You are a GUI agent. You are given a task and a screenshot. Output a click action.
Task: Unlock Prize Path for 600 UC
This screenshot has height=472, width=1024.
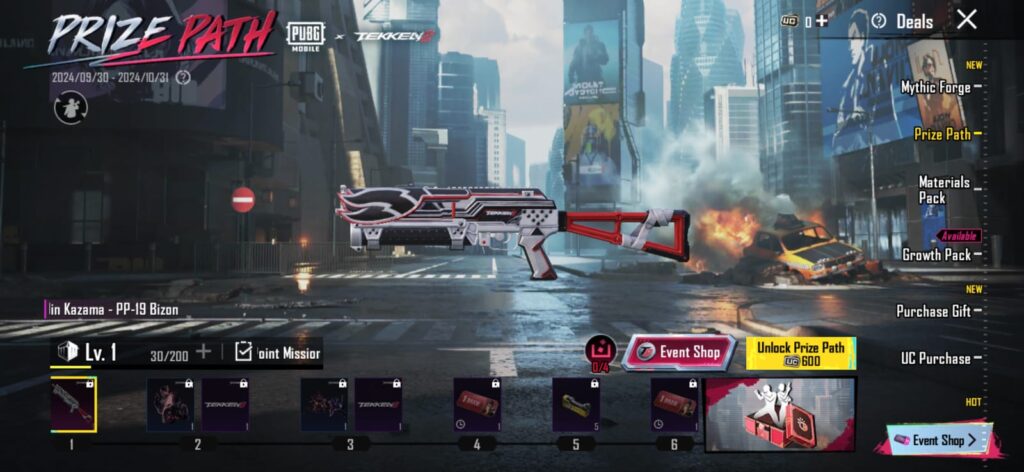[x=800, y=353]
